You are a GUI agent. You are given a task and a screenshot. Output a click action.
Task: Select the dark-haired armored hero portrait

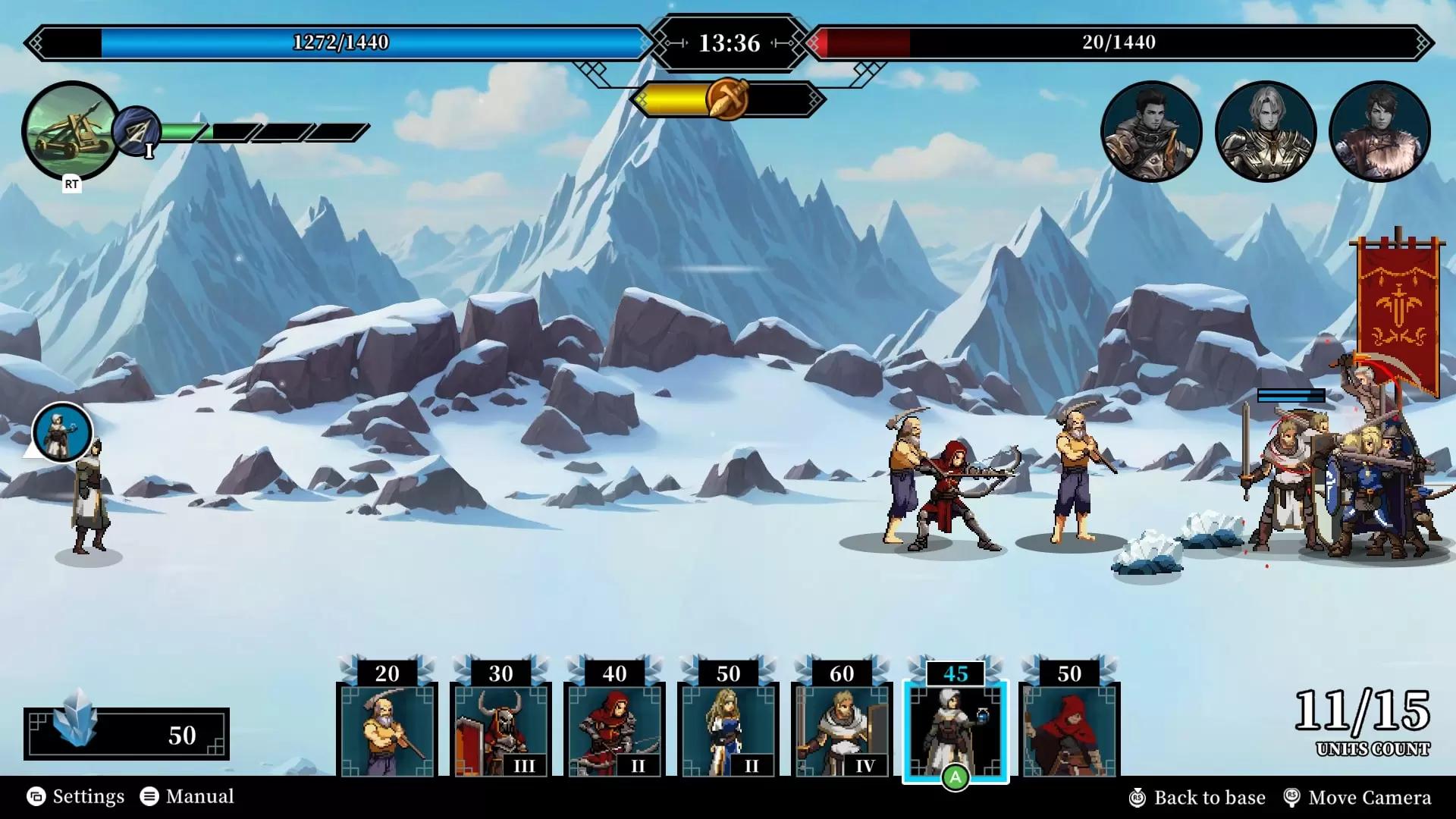(x=1151, y=132)
